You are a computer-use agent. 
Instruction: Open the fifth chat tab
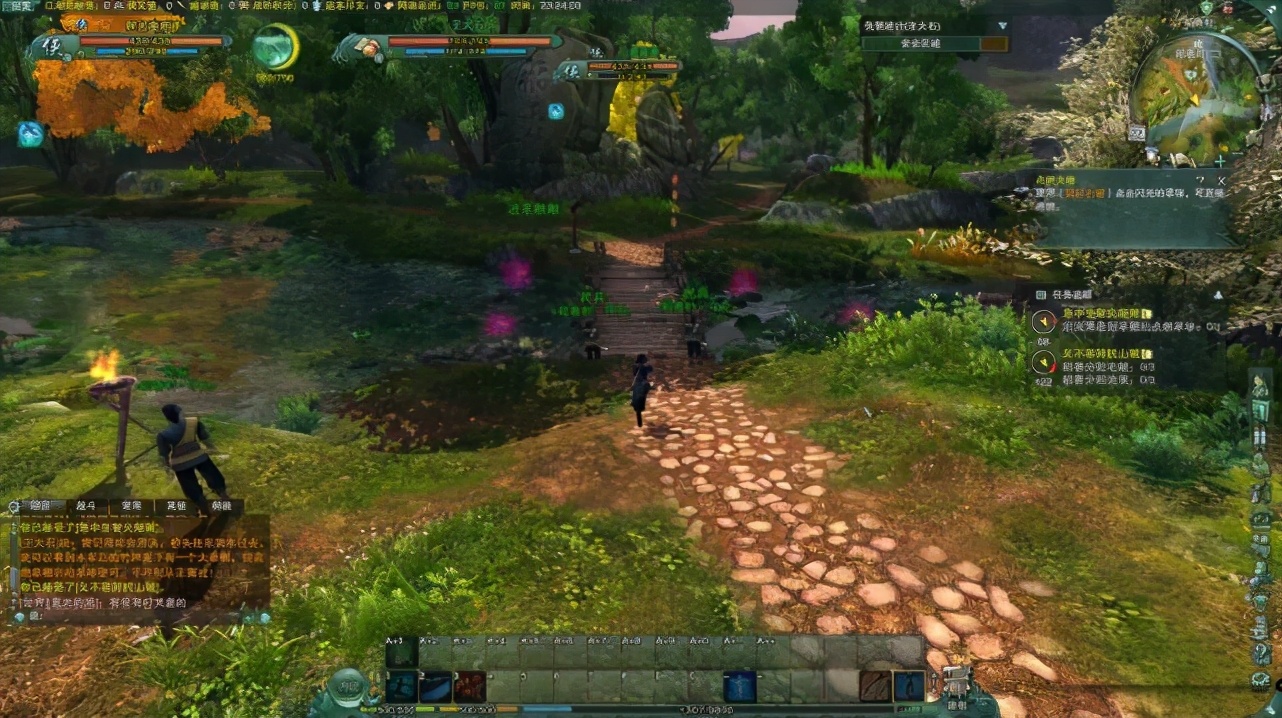click(x=221, y=507)
